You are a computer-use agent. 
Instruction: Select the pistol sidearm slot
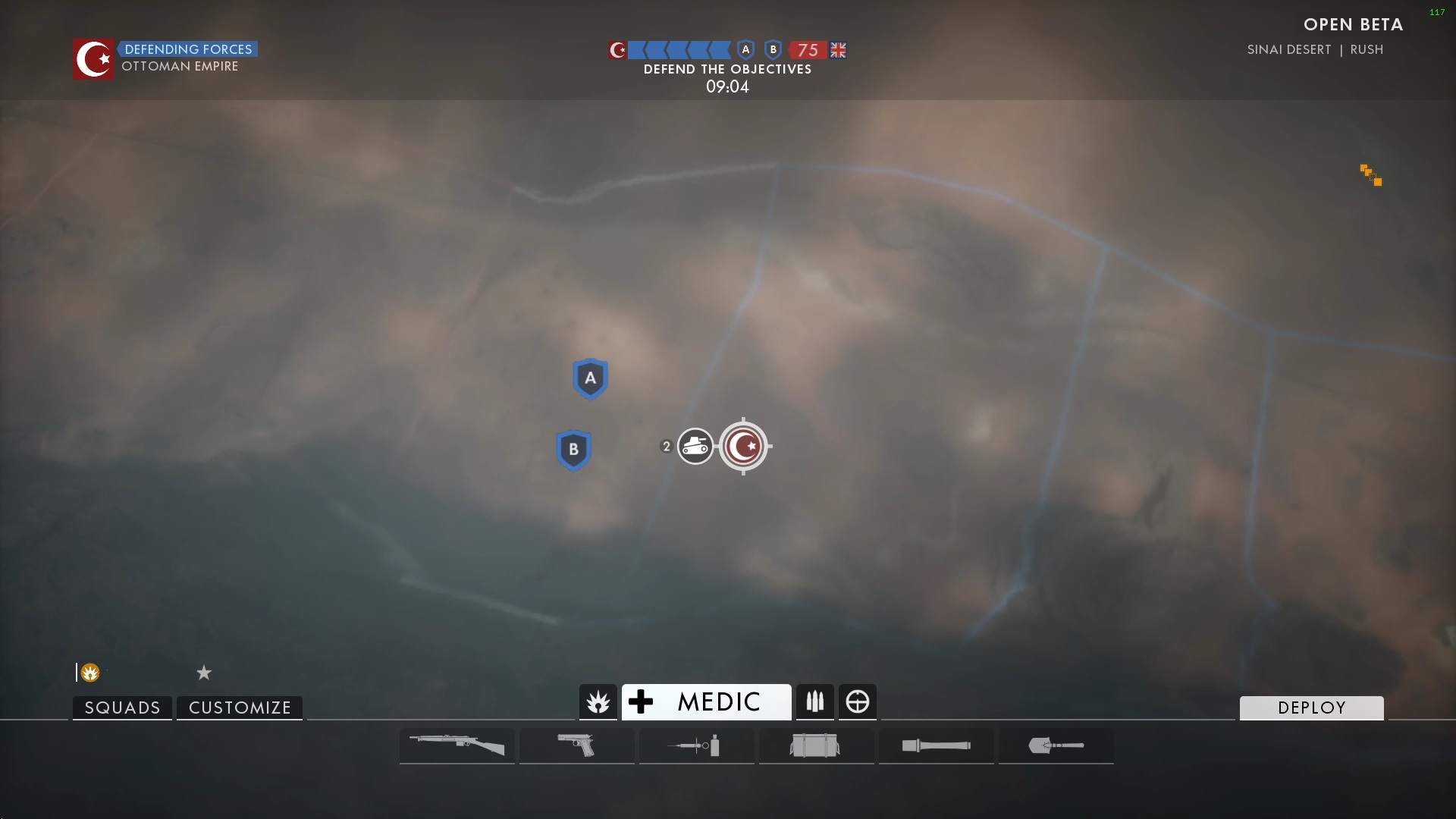pyautogui.click(x=576, y=745)
